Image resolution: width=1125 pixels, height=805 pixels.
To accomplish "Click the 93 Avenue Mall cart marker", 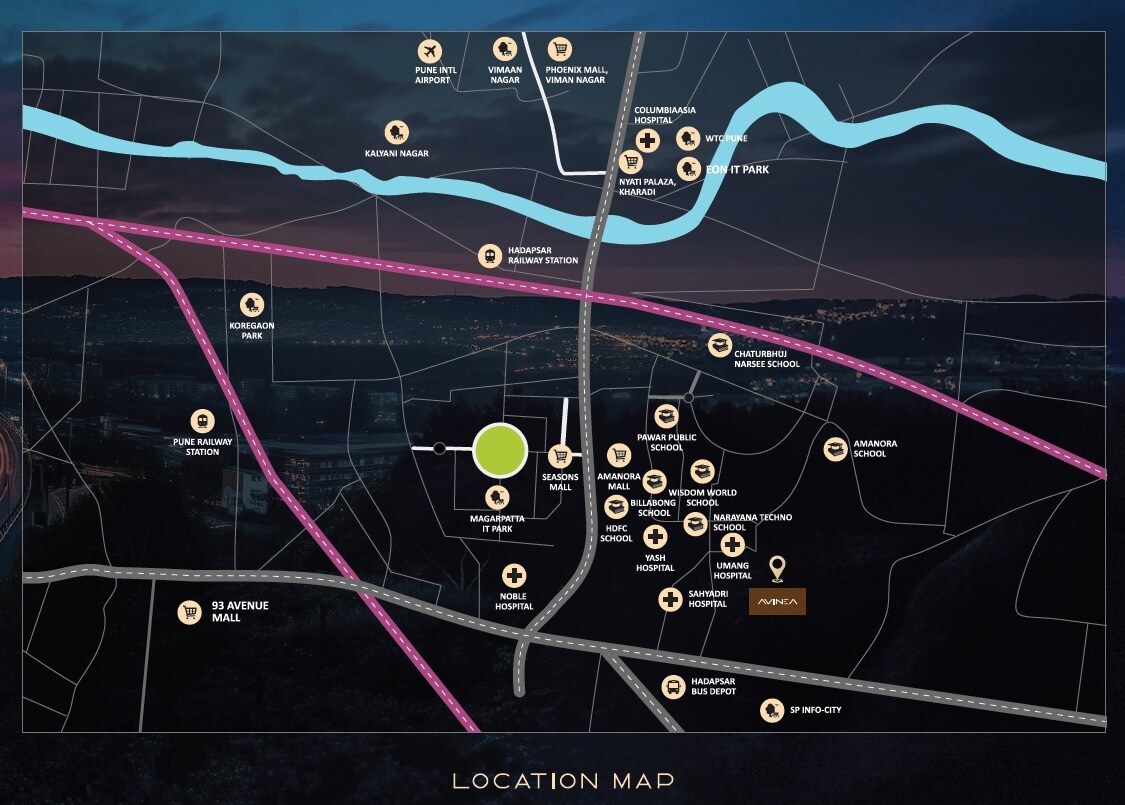I will pyautogui.click(x=189, y=612).
